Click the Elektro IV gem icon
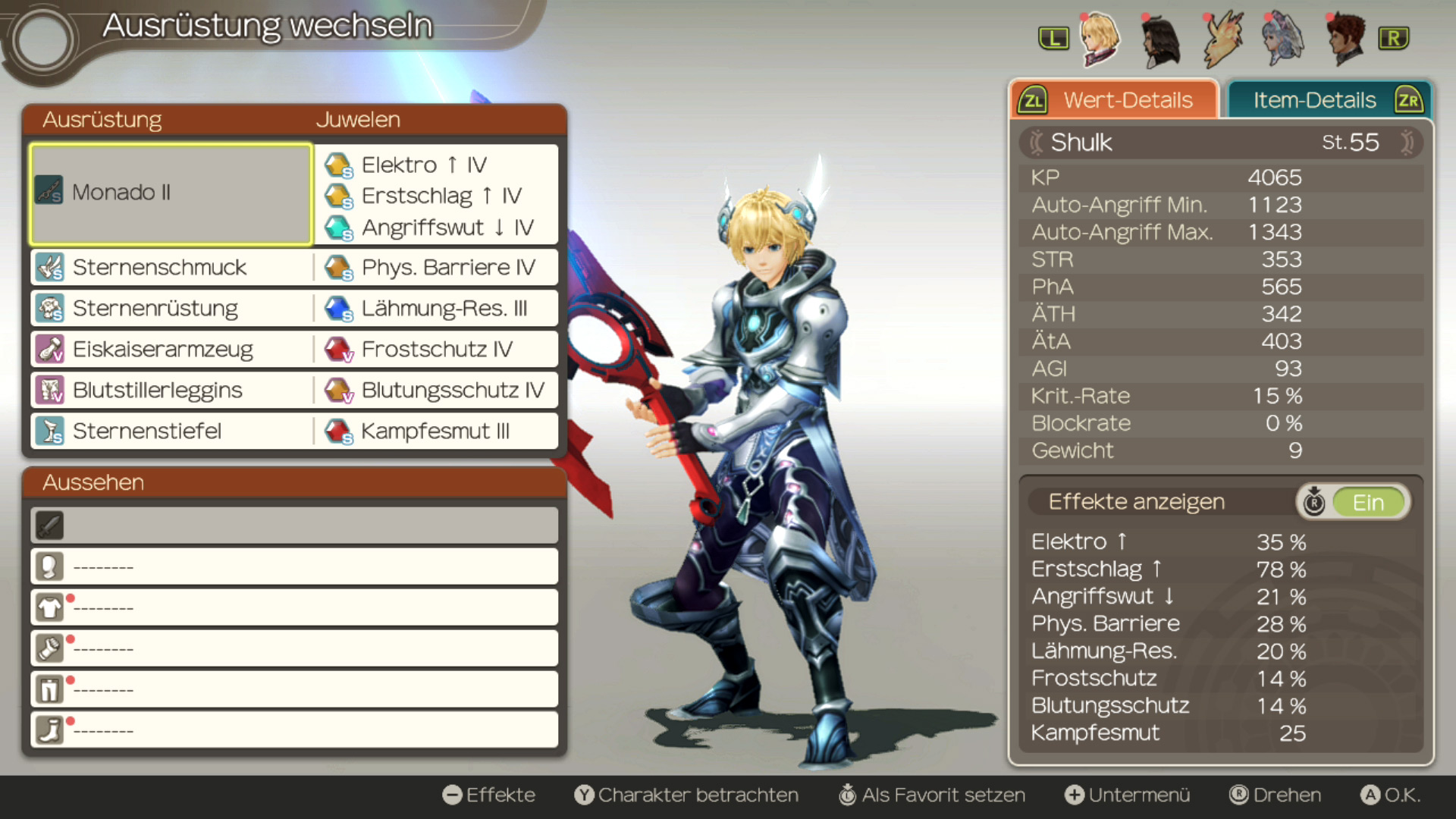The image size is (1456, 819). [x=340, y=165]
